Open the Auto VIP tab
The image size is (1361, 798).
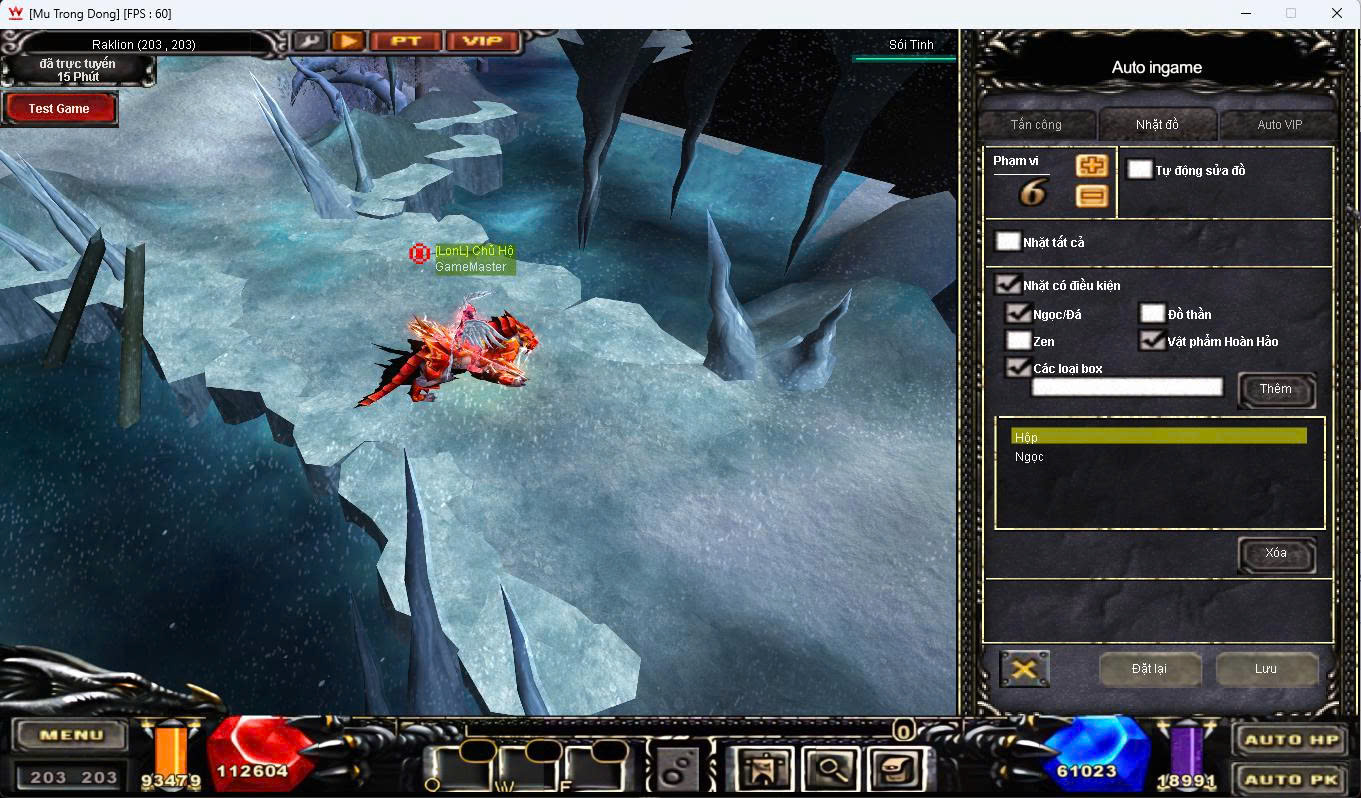1279,125
